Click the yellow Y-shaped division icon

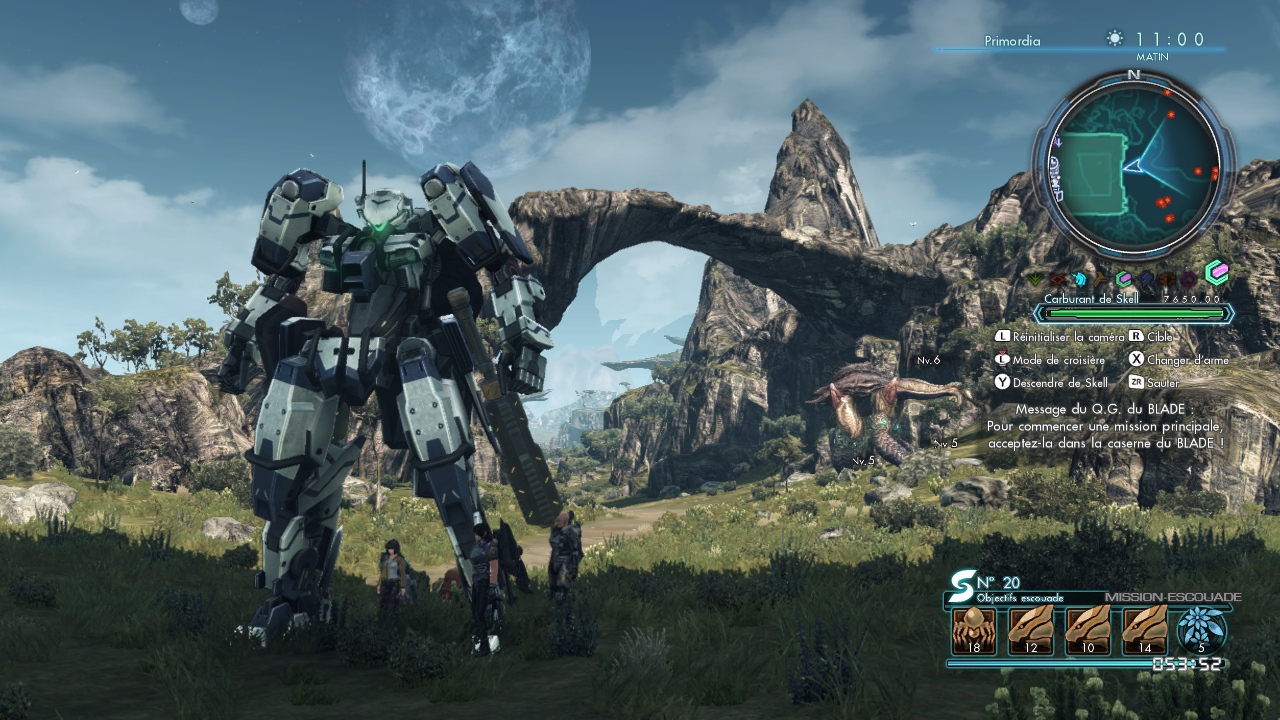coord(1101,279)
